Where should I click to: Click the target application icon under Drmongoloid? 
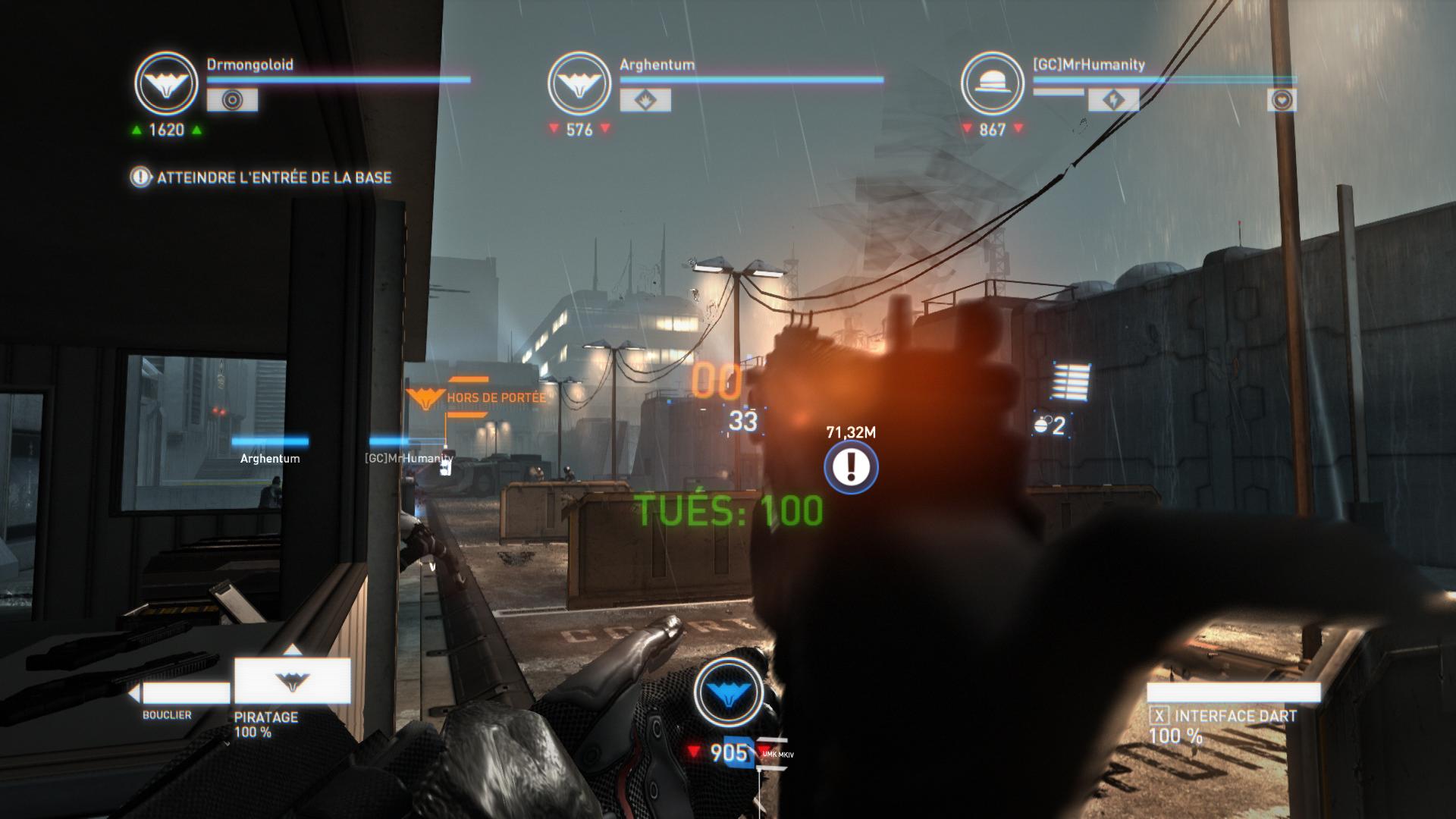coord(232,100)
